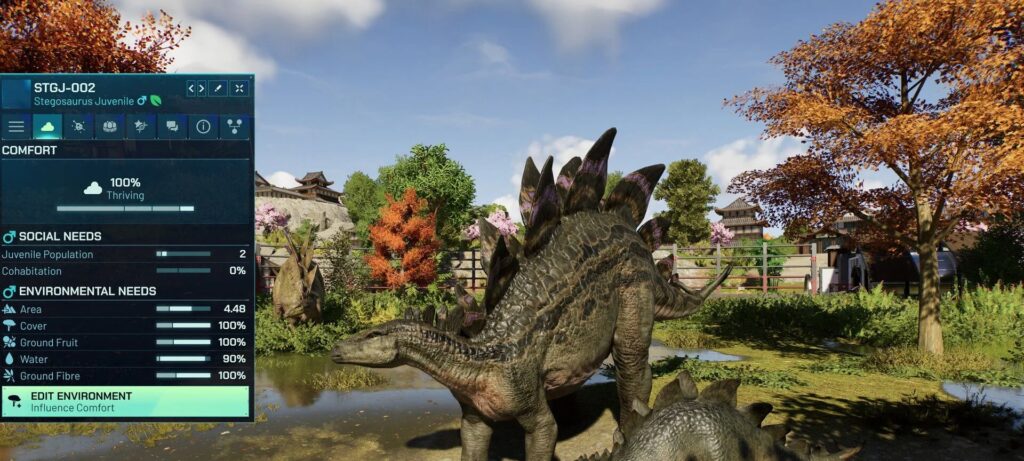Rename the dinosaur with the pencil button
Viewport: 1024px width, 461px height.
tap(218, 88)
